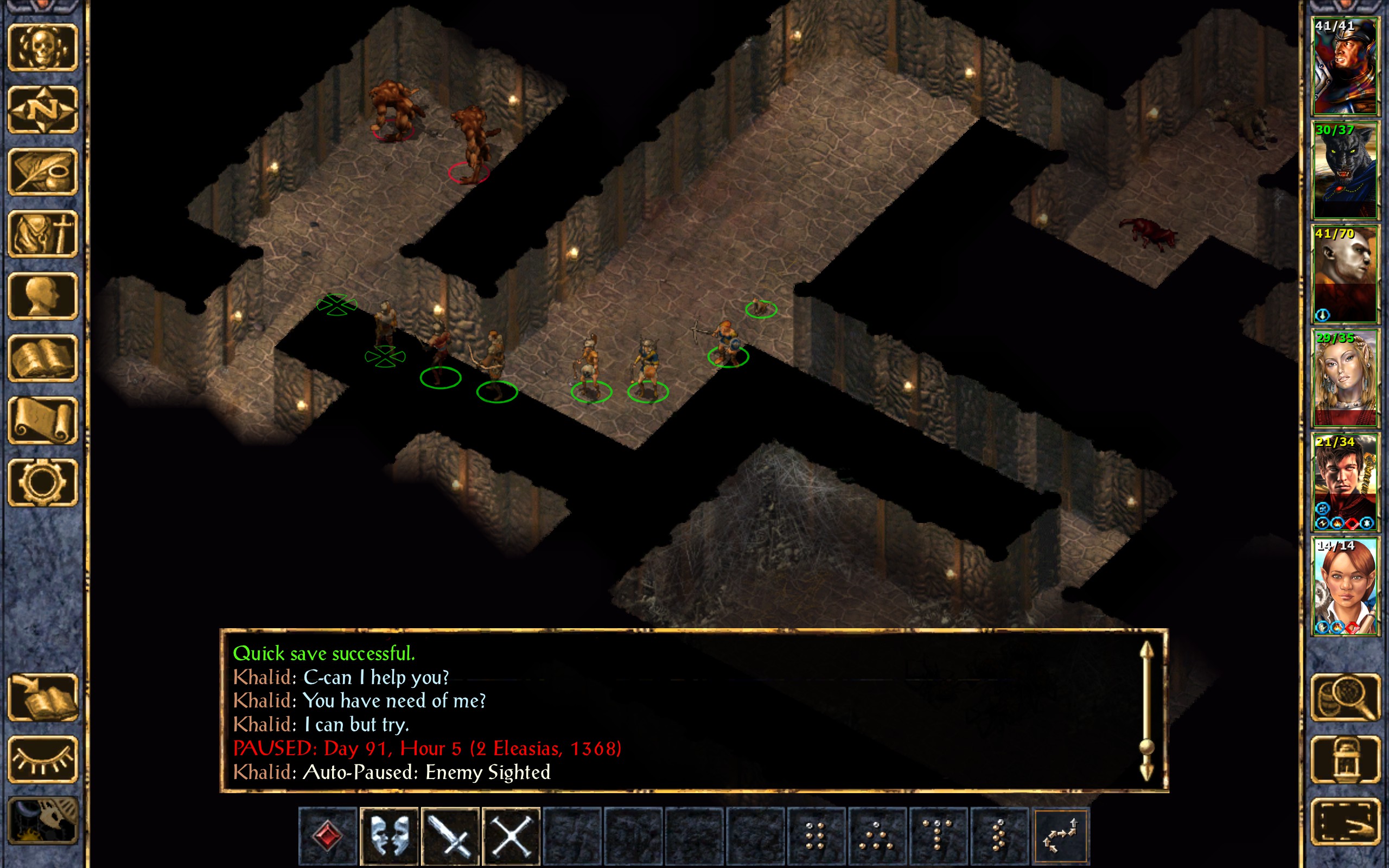Click the closed eye button
This screenshot has height=868, width=1389.
coord(42,759)
